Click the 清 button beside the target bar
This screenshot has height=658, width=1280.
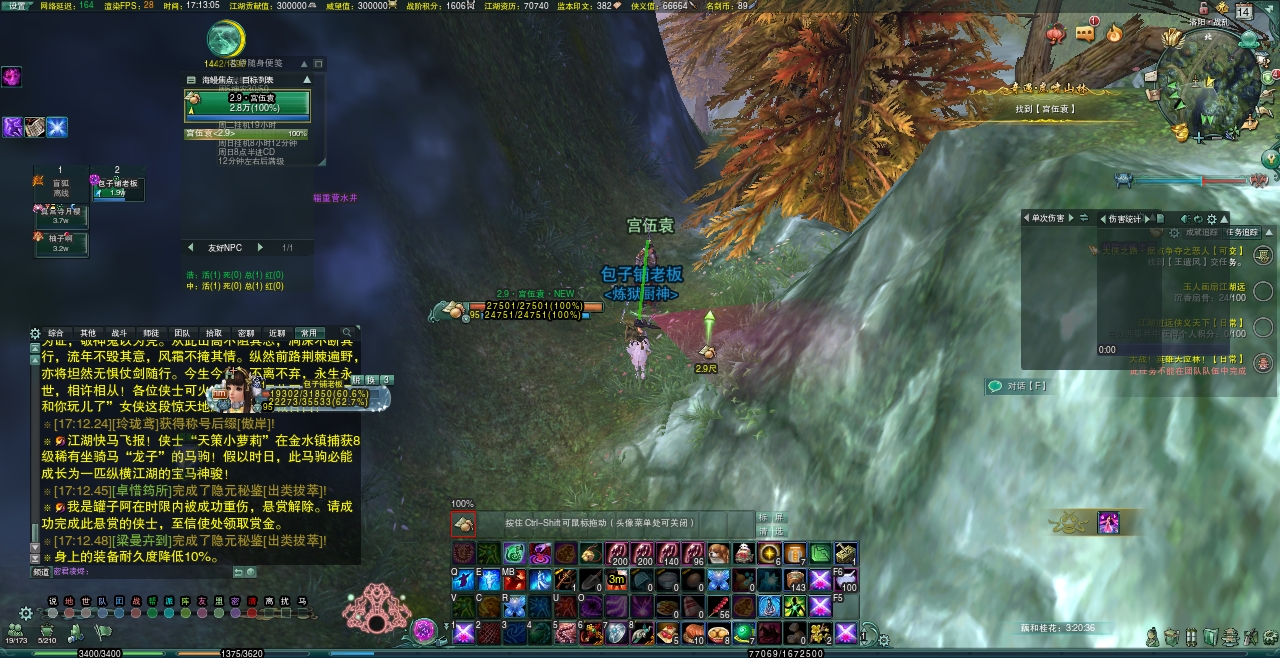(764, 531)
